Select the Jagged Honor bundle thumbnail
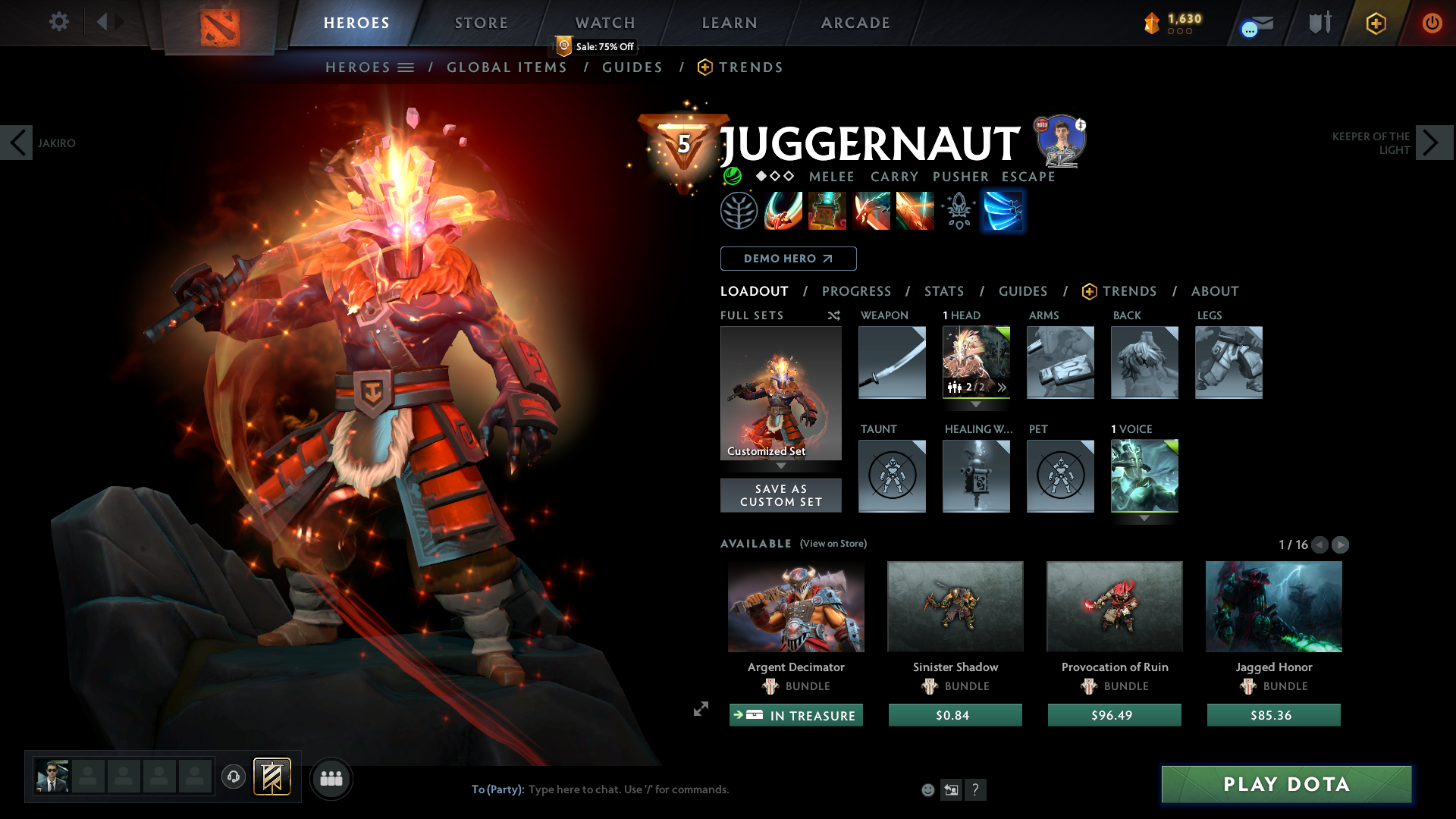Screen dimensions: 1456x819 [x=1272, y=607]
